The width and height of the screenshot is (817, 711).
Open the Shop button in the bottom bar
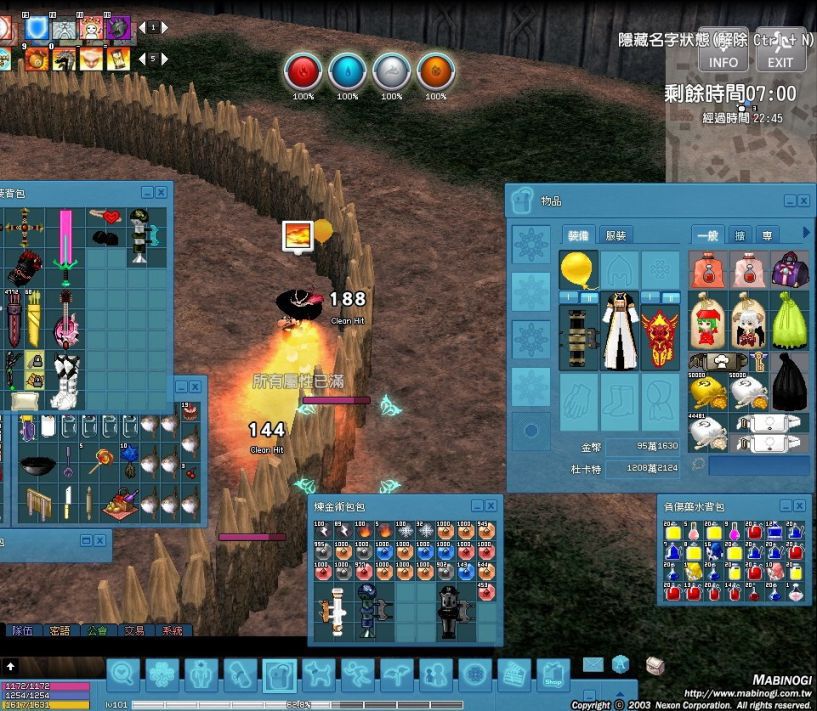click(x=553, y=676)
